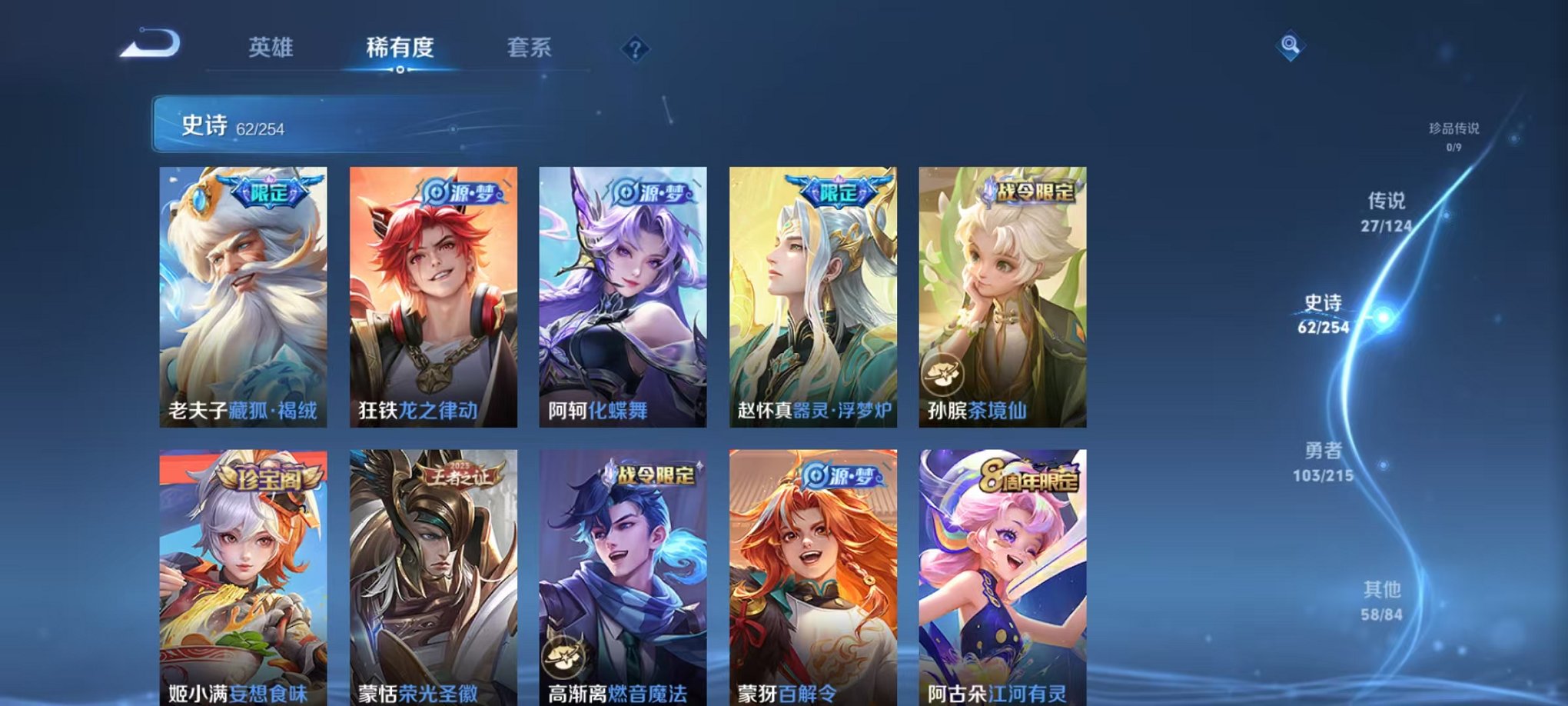The width and height of the screenshot is (1568, 706).
Task: Select the 稀有度 tab
Action: pyautogui.click(x=400, y=46)
